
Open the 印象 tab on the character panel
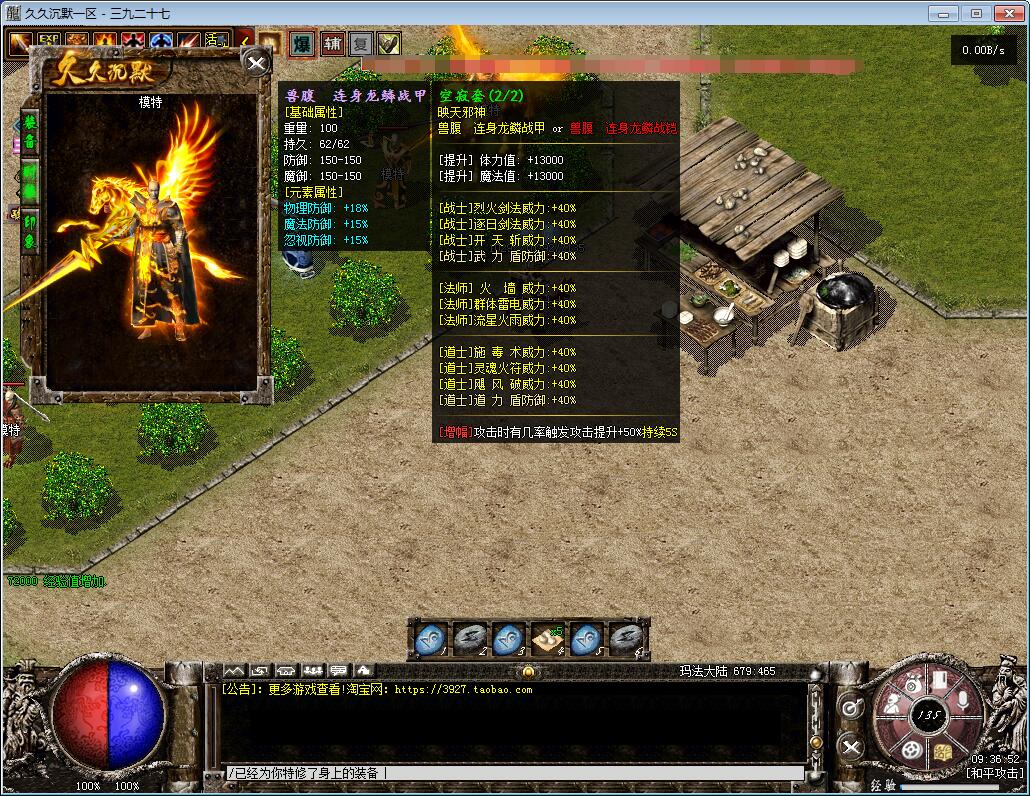[30, 229]
